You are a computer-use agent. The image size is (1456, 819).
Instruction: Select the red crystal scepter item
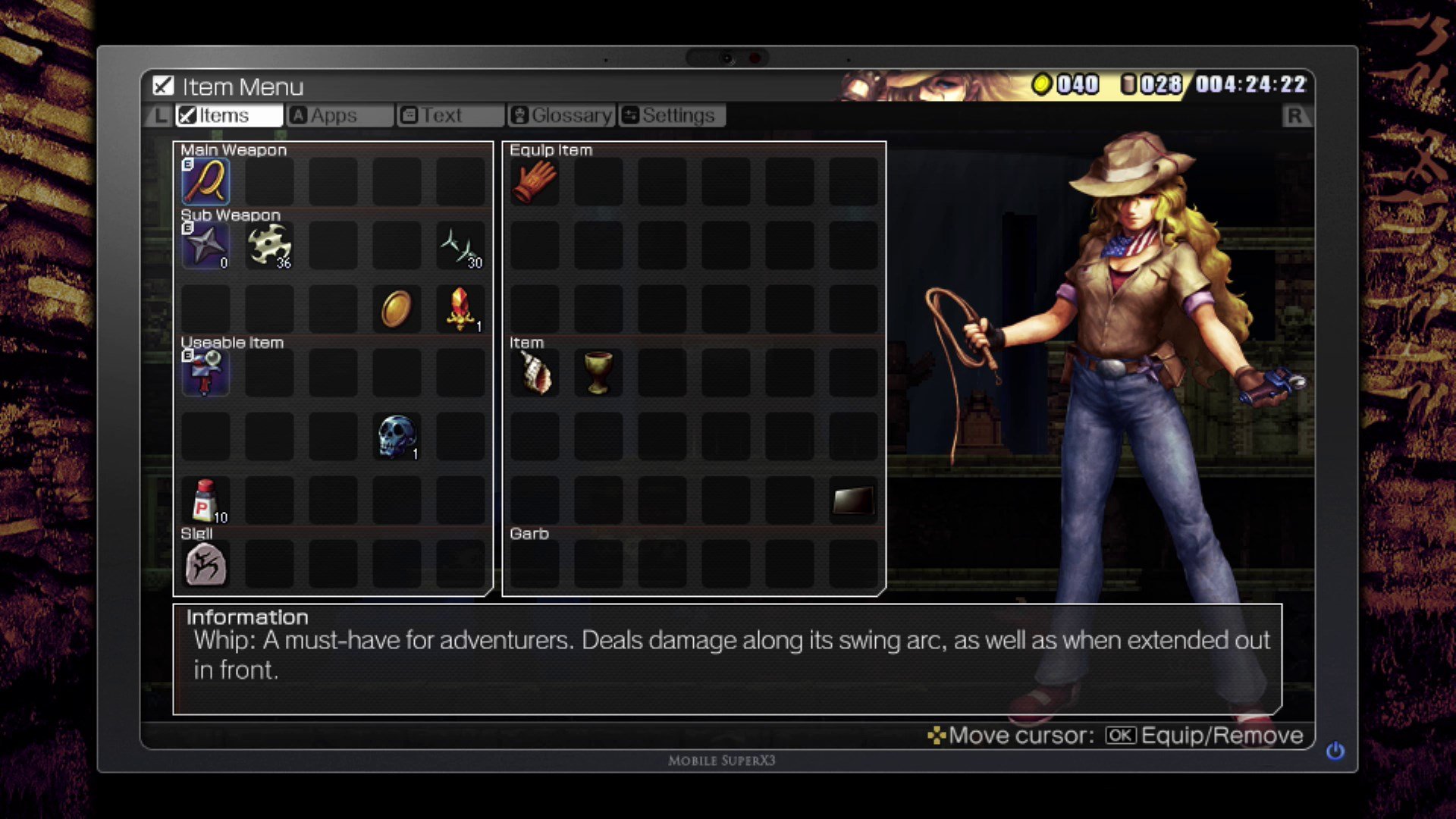point(460,308)
